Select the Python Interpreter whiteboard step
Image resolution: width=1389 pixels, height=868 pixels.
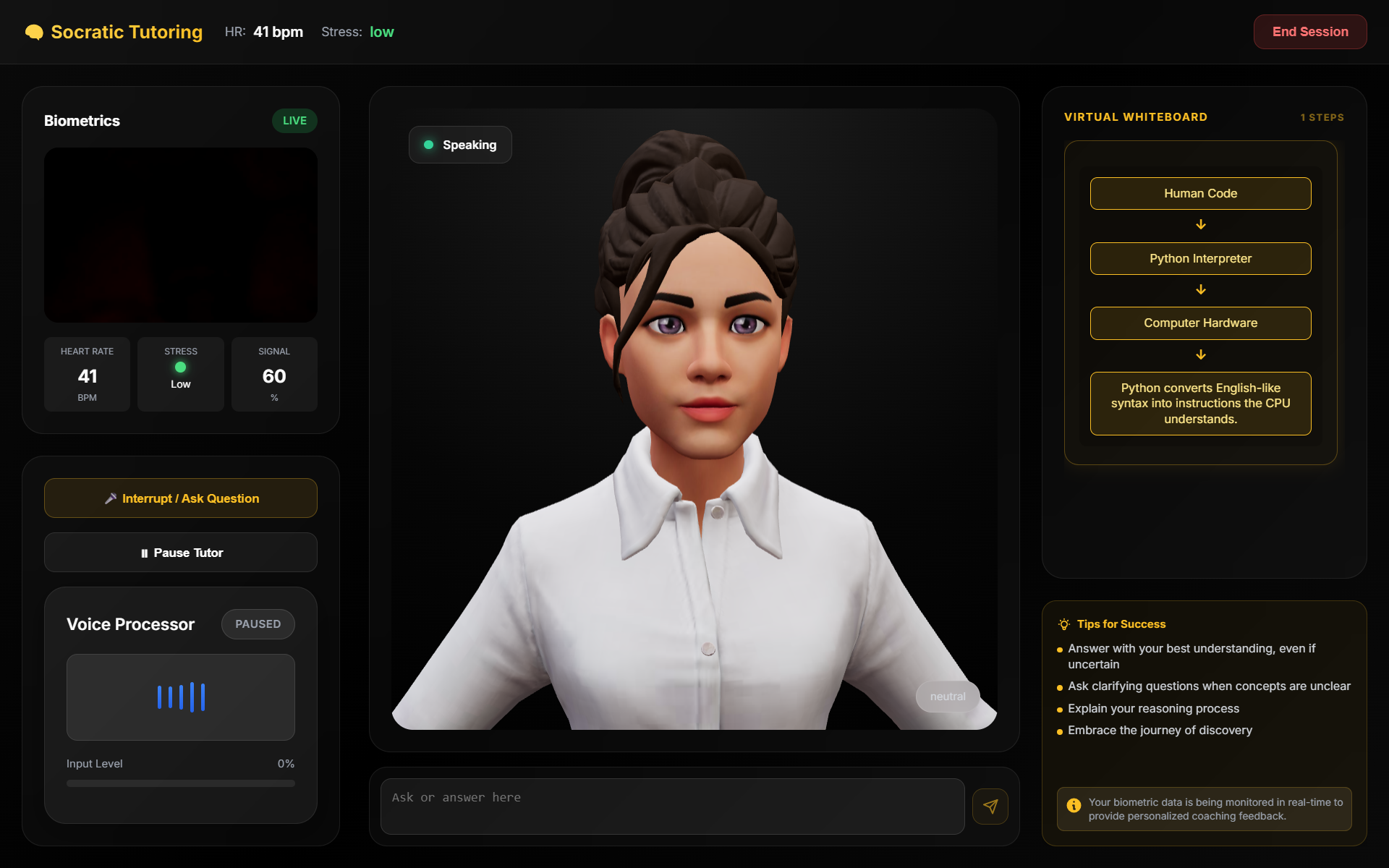pos(1200,259)
